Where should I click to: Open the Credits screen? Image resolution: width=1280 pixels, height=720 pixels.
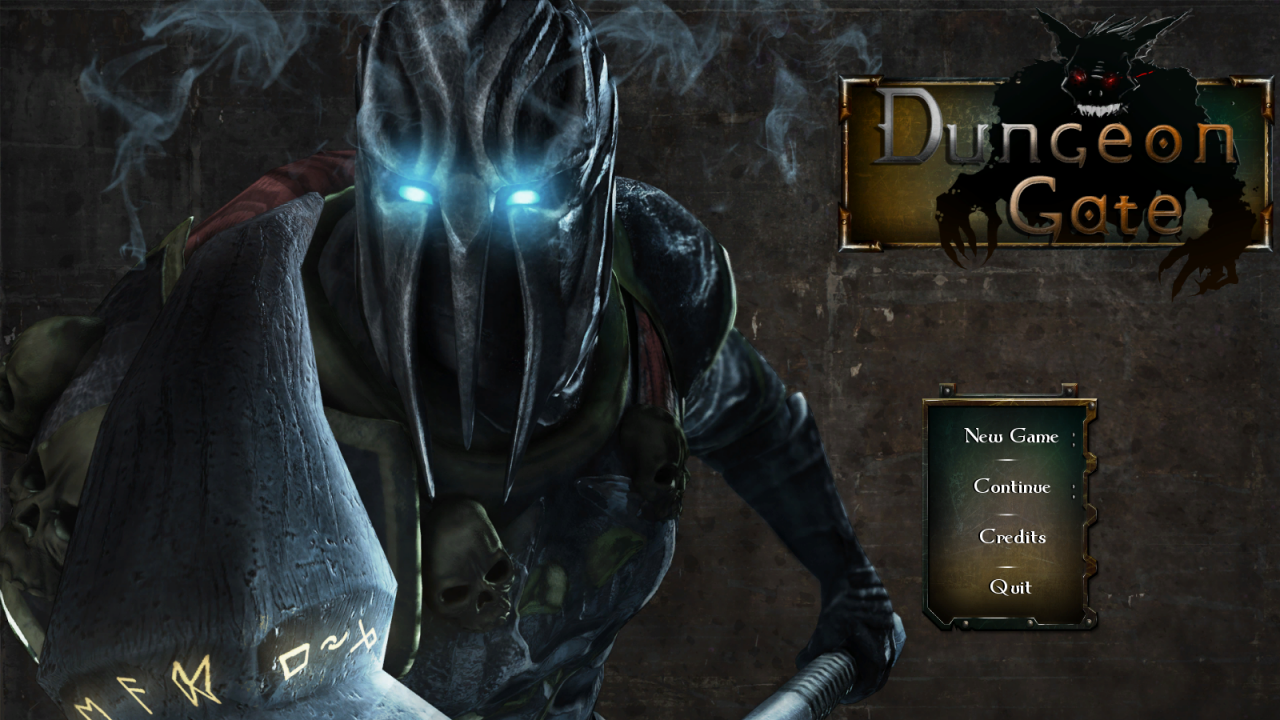click(x=1011, y=537)
